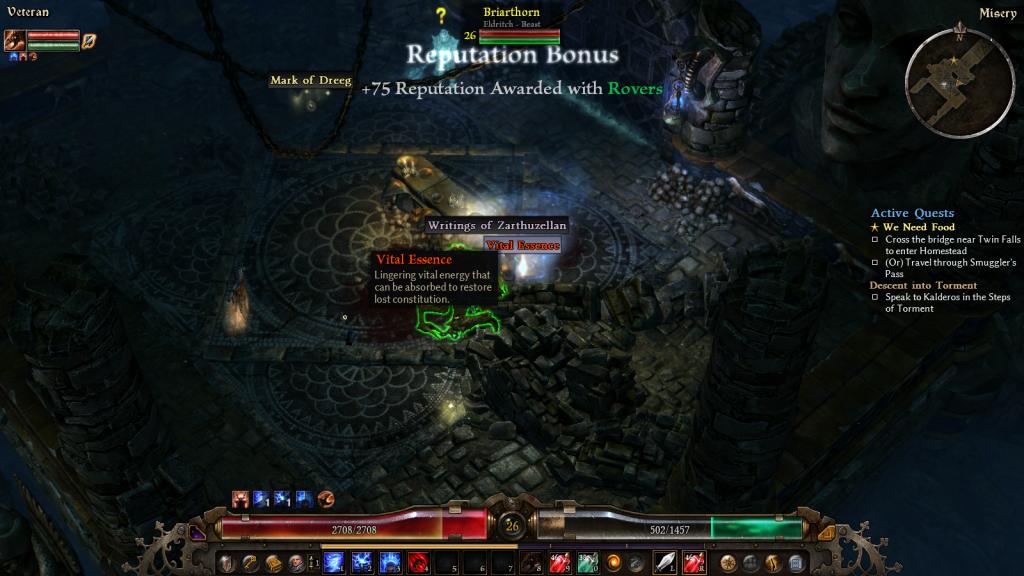The height and width of the screenshot is (576, 1024).
Task: Toggle the pet stance icon beside pet bars
Action: 89,40
